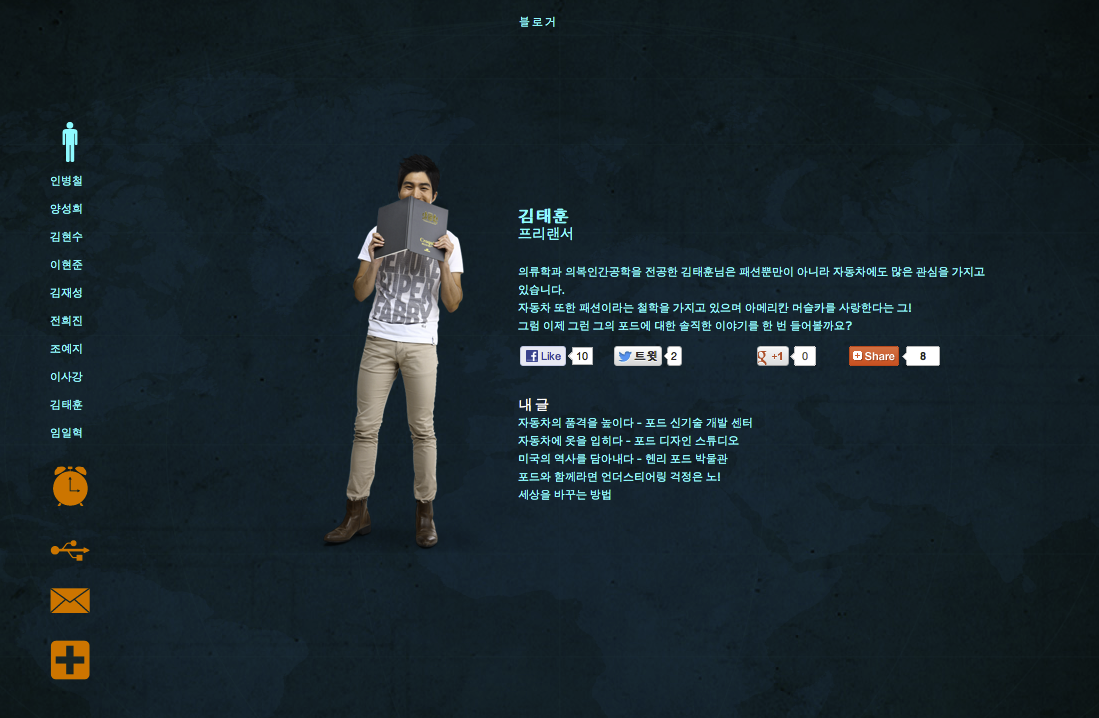Open the 블로거 link at the top
Screen dimensions: 1099x718
[x=537, y=22]
